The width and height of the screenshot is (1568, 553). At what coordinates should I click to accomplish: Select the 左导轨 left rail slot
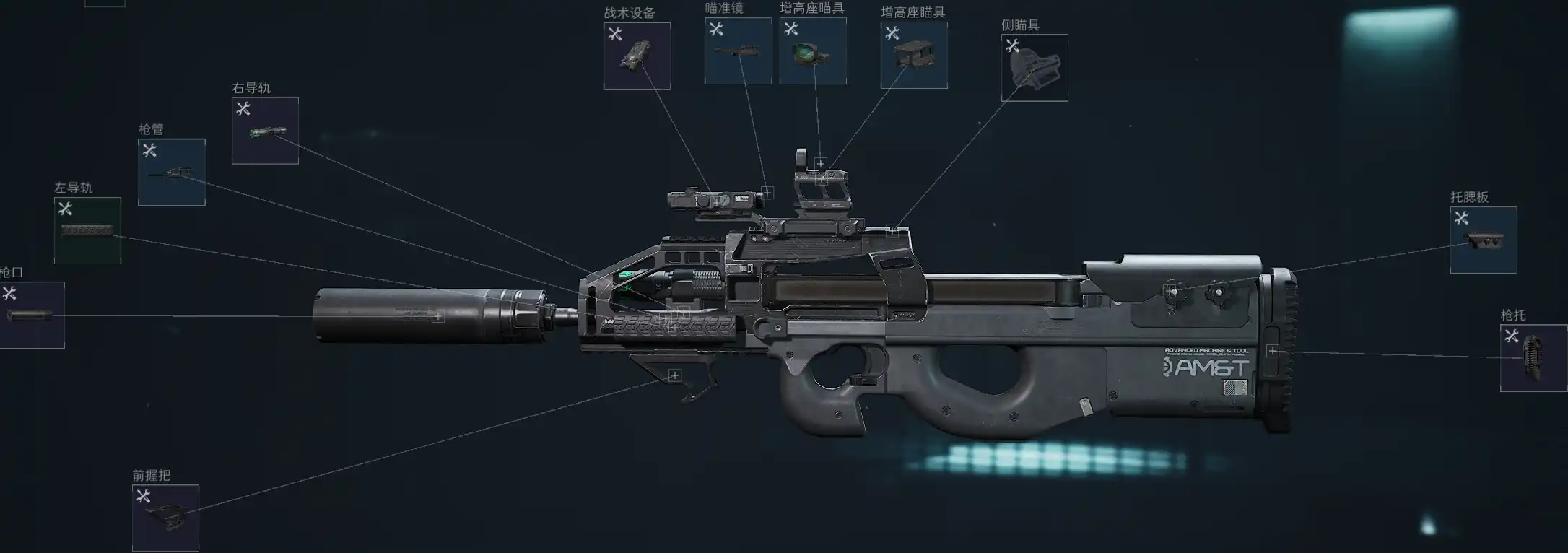click(87, 231)
